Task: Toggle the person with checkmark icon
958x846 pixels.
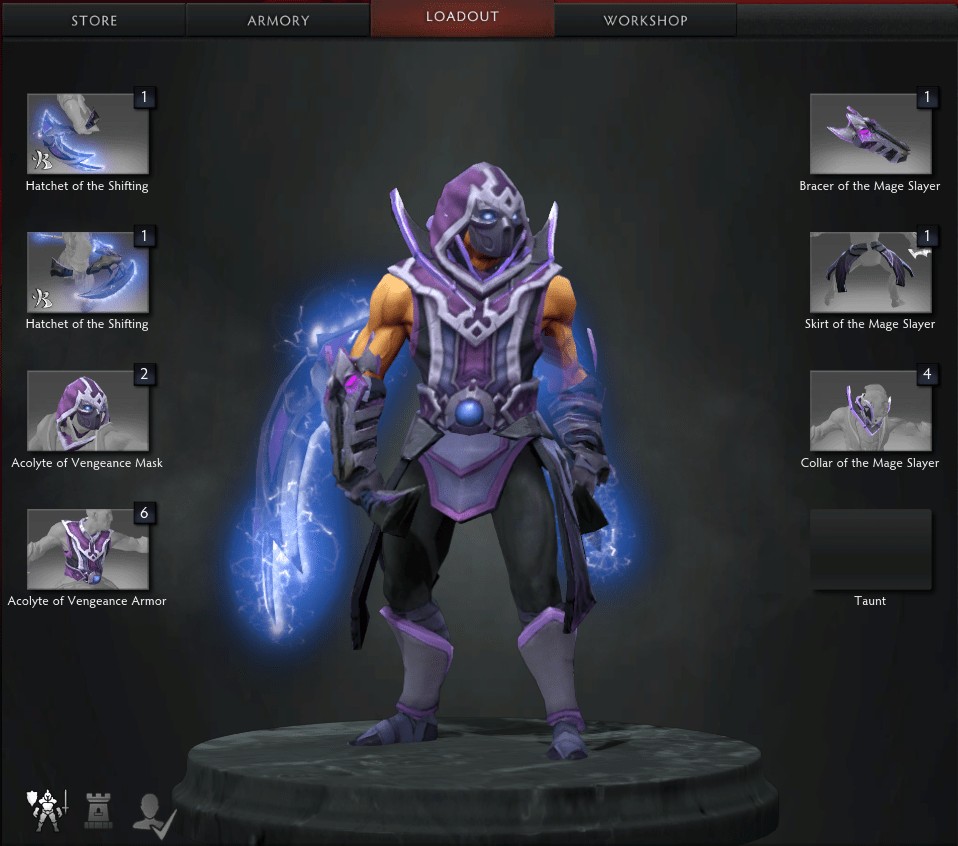Action: click(154, 811)
